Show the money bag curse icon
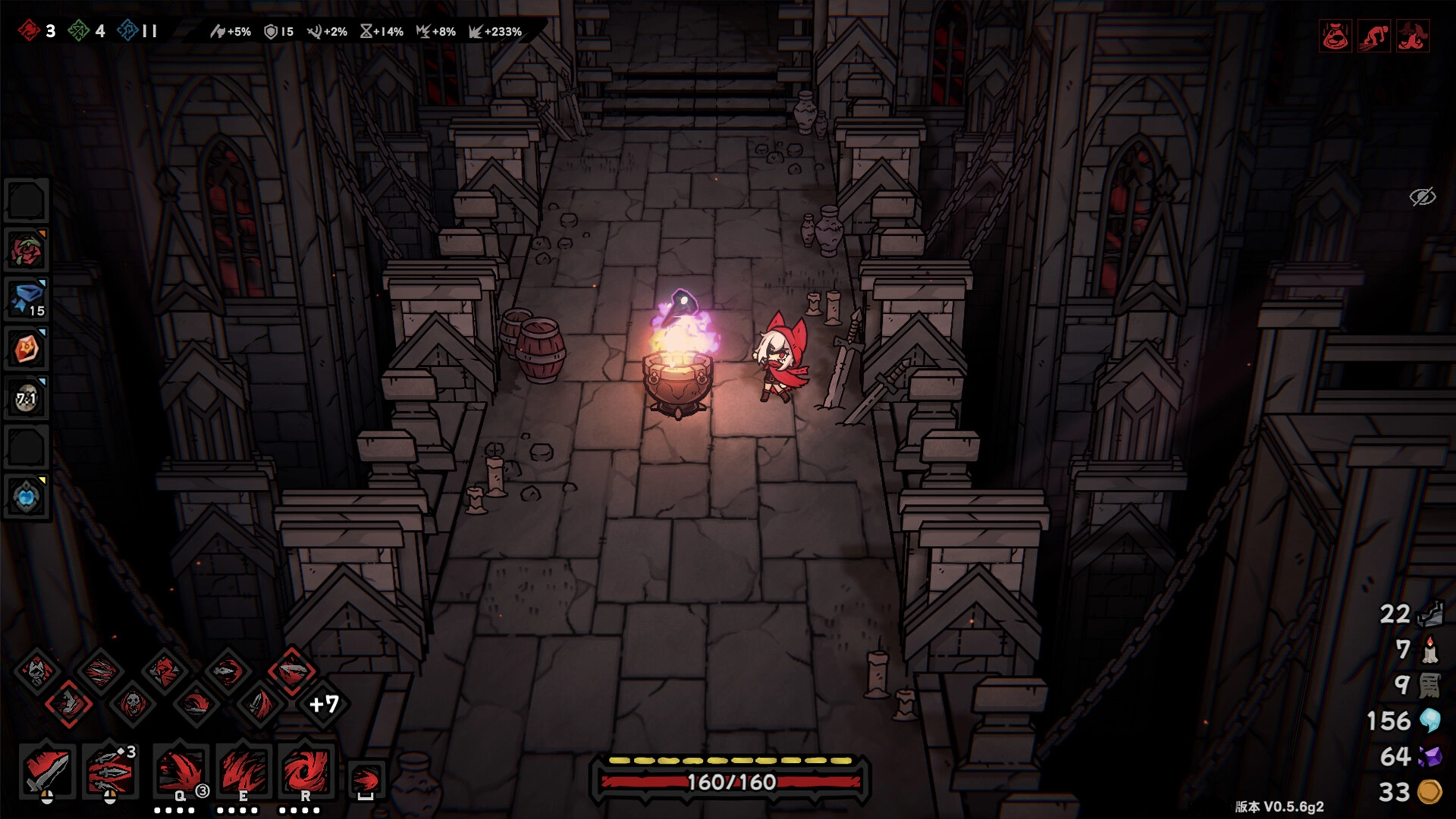Viewport: 1456px width, 819px height. (1335, 36)
